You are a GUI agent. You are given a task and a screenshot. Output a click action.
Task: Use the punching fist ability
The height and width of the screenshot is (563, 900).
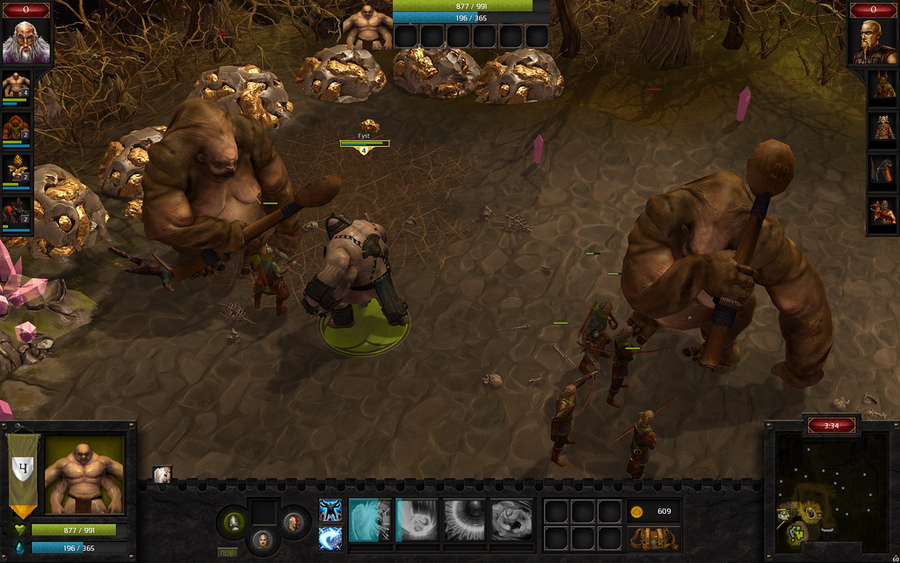417,520
